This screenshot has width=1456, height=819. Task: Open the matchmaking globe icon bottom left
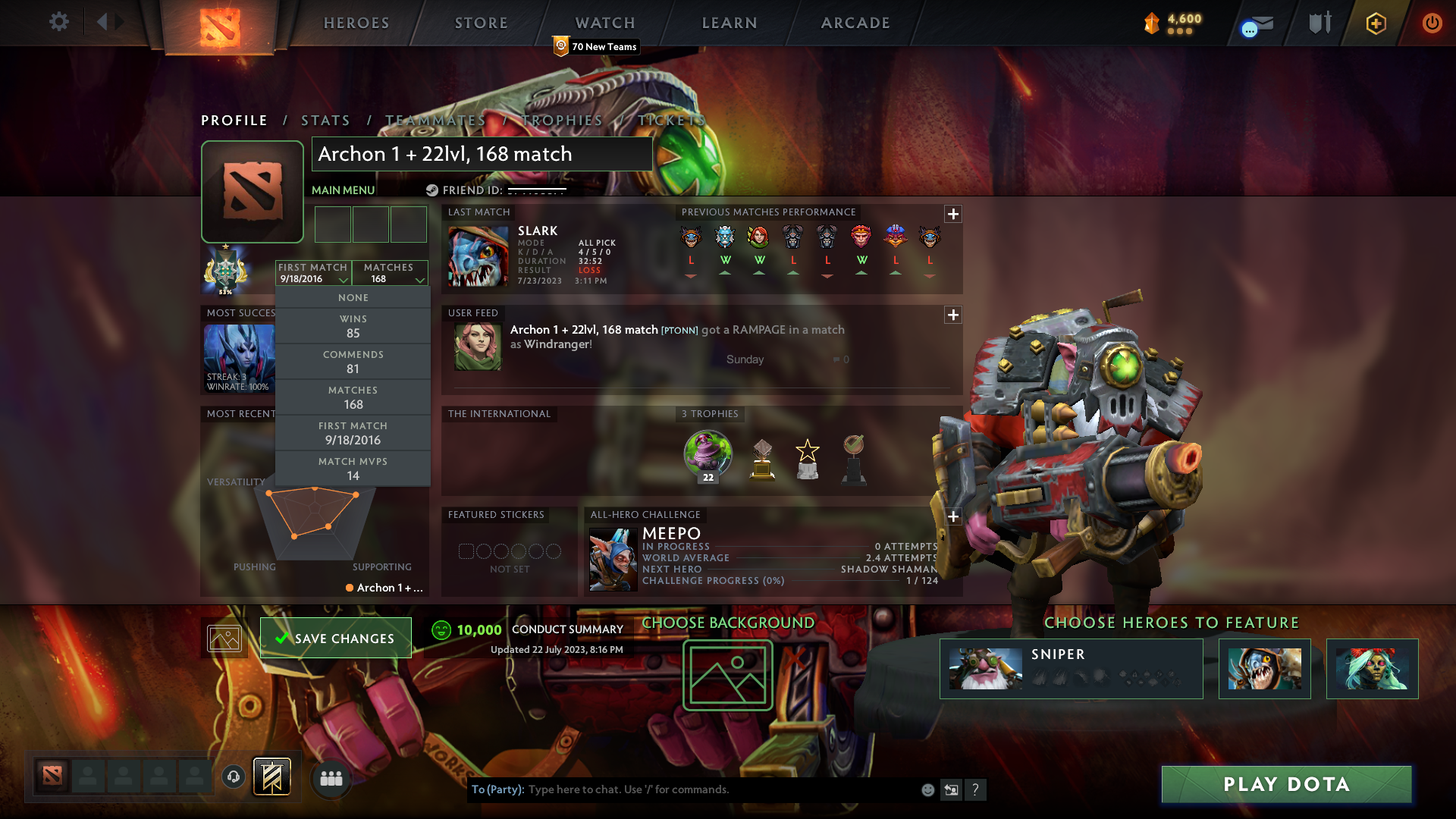tap(233, 777)
